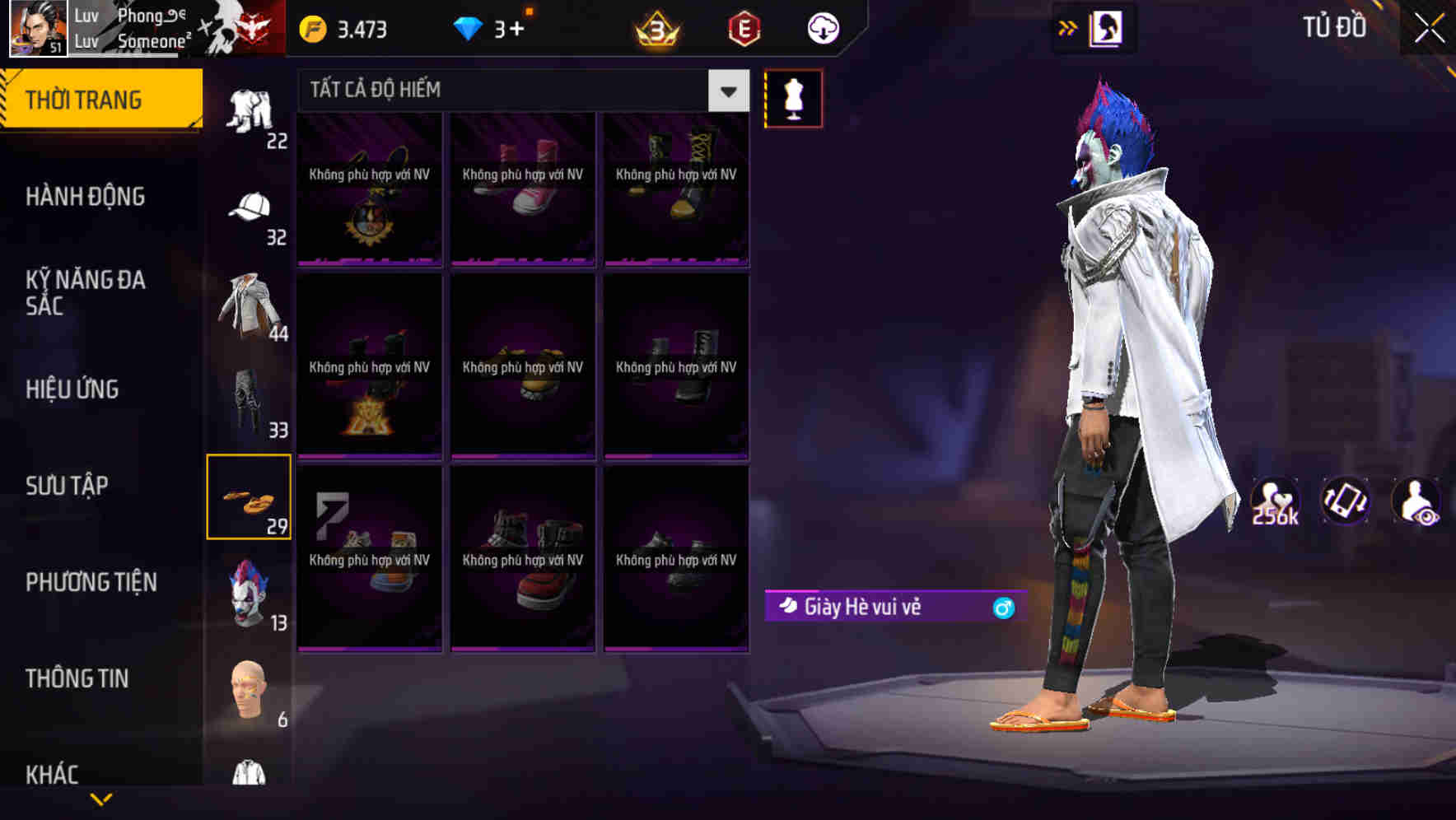This screenshot has height=820, width=1456.
Task: Collapse the left menu with the chevron
Action: point(101,797)
